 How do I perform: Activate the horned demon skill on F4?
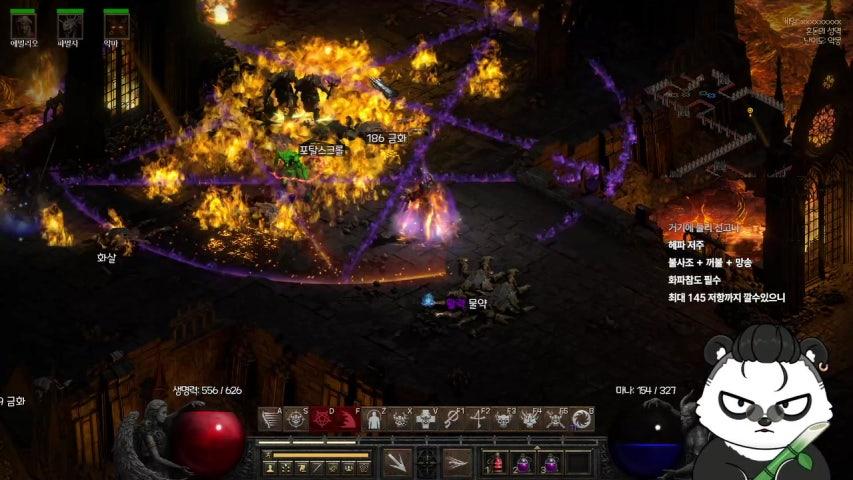pyautogui.click(x=530, y=420)
